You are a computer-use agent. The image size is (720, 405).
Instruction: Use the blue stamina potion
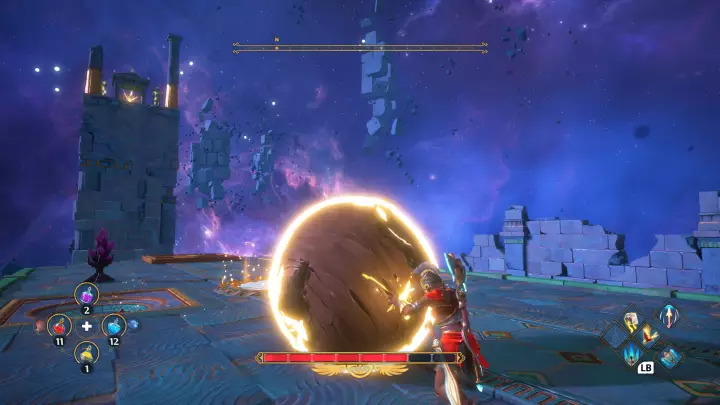(x=114, y=325)
